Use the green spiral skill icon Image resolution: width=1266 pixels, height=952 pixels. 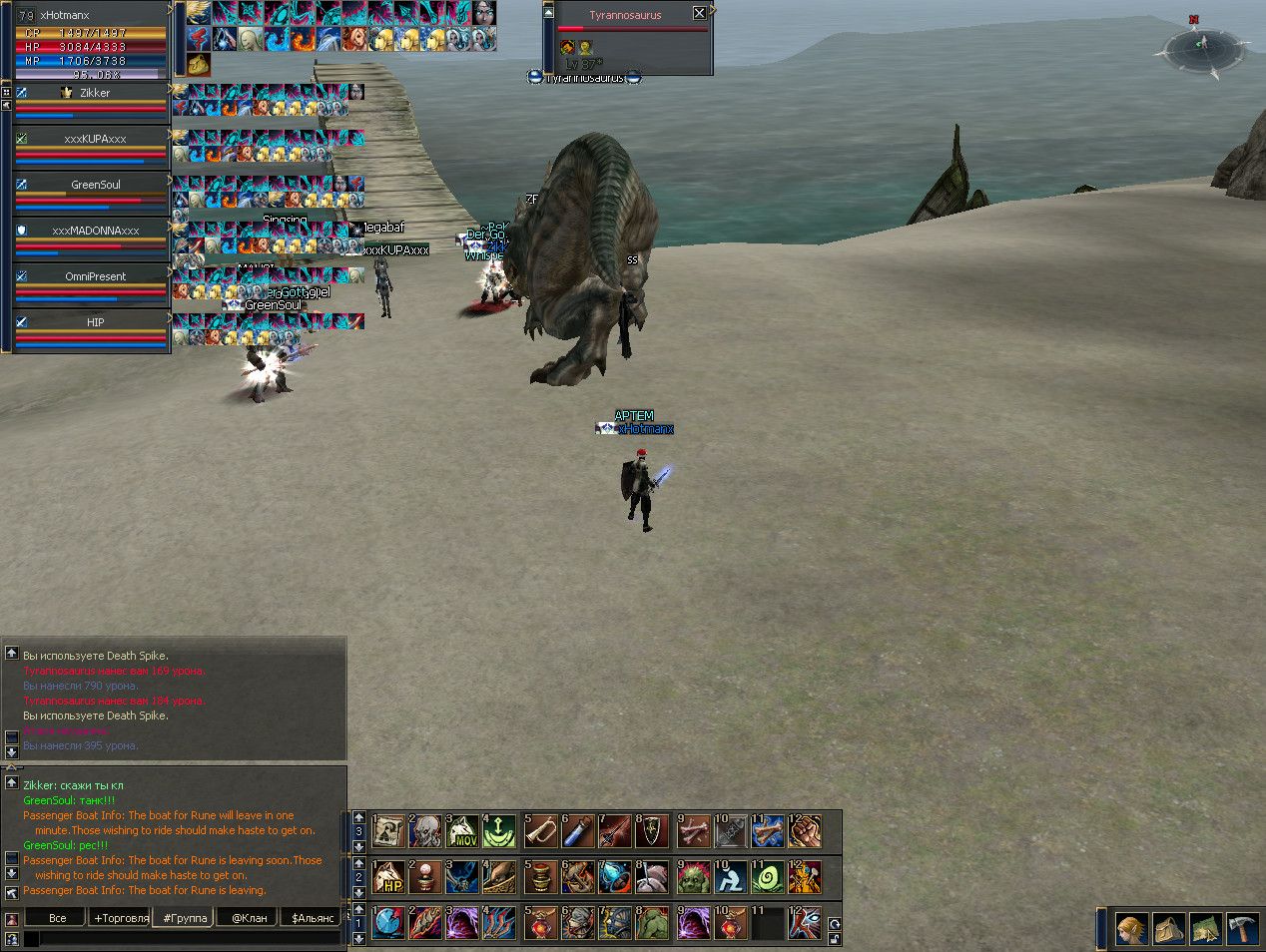click(768, 877)
